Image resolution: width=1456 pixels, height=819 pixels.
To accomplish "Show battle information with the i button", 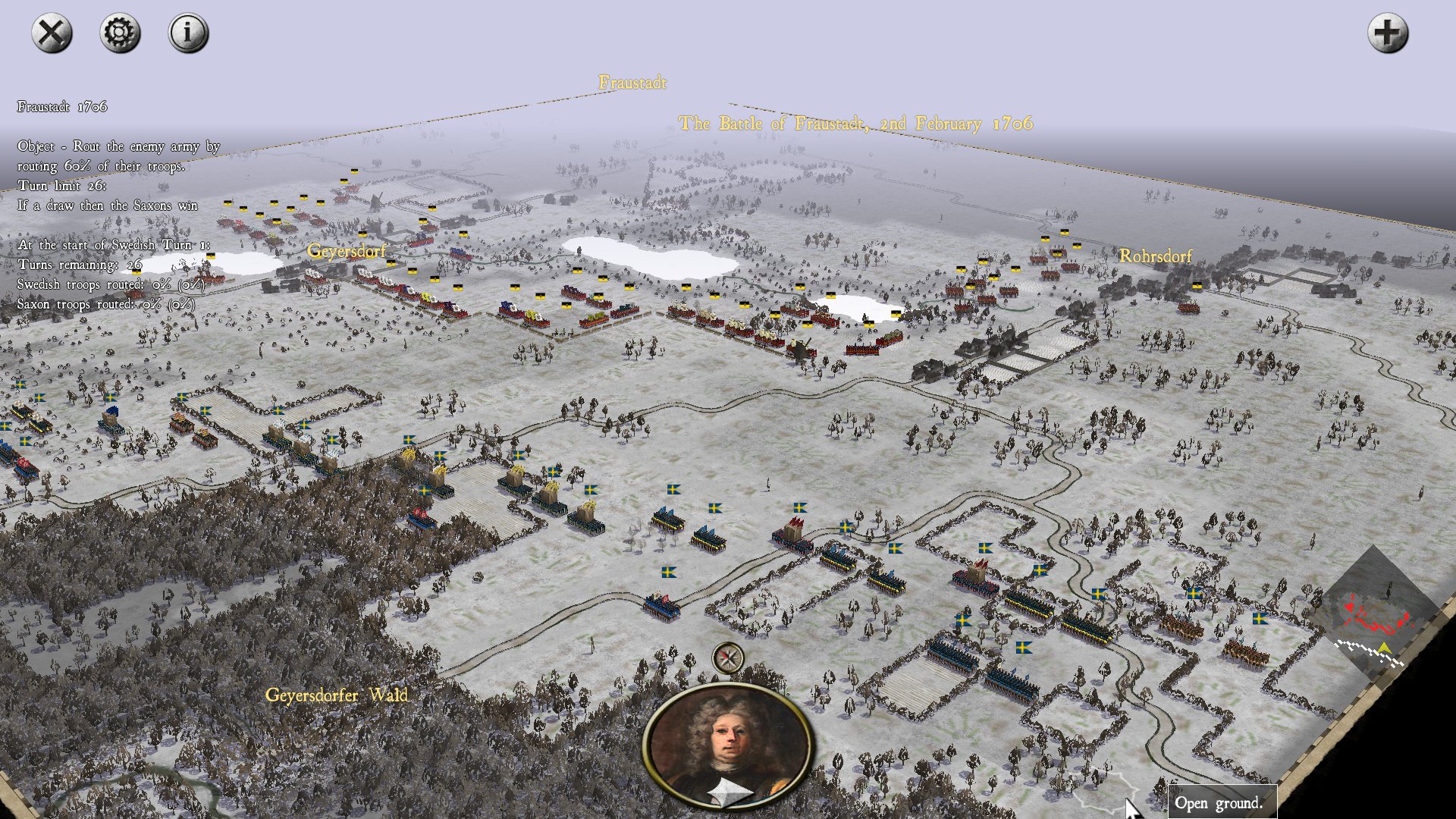I will point(188,33).
